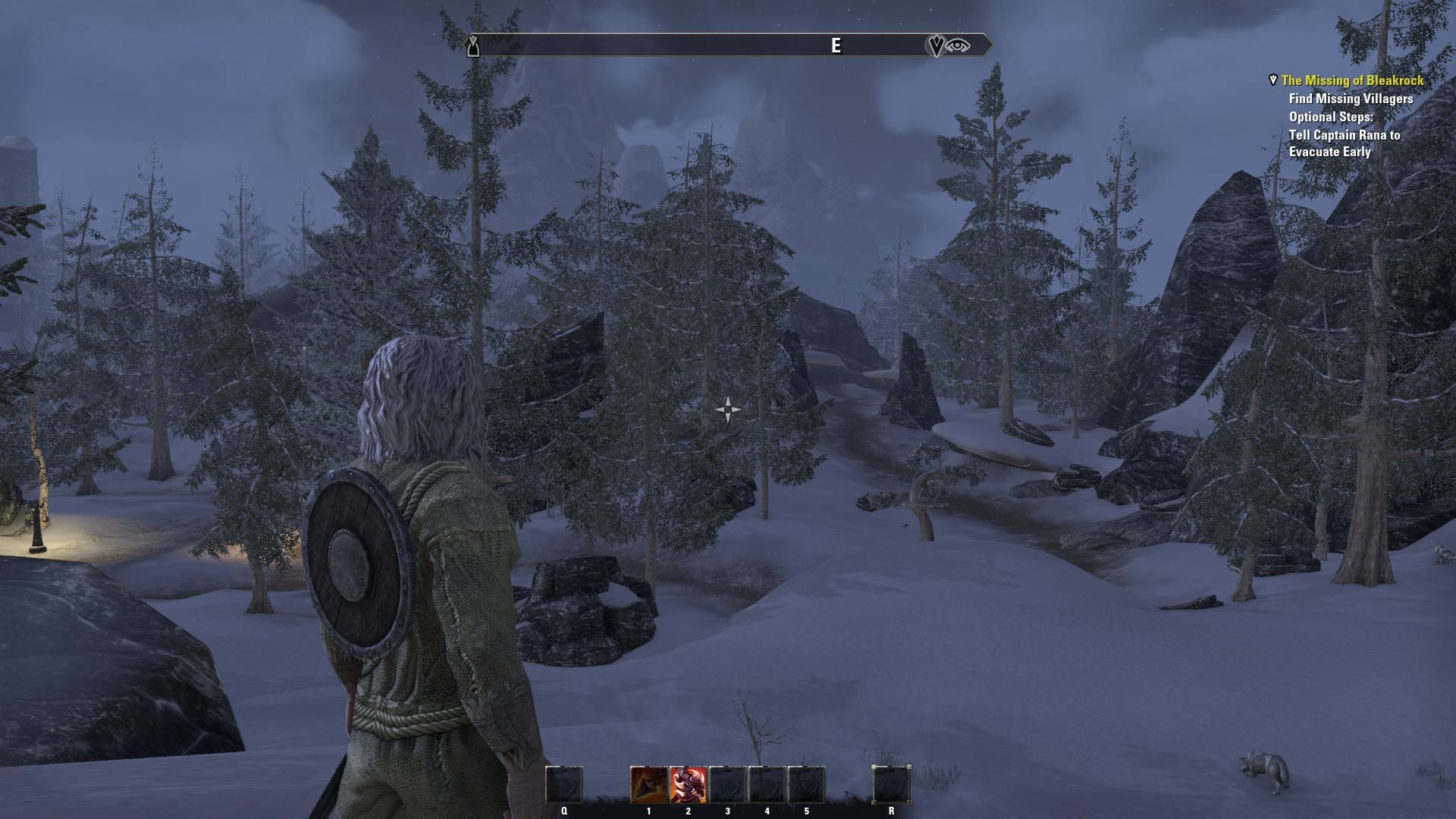Select the Q quickslot
This screenshot has height=819, width=1456.
pos(564,785)
